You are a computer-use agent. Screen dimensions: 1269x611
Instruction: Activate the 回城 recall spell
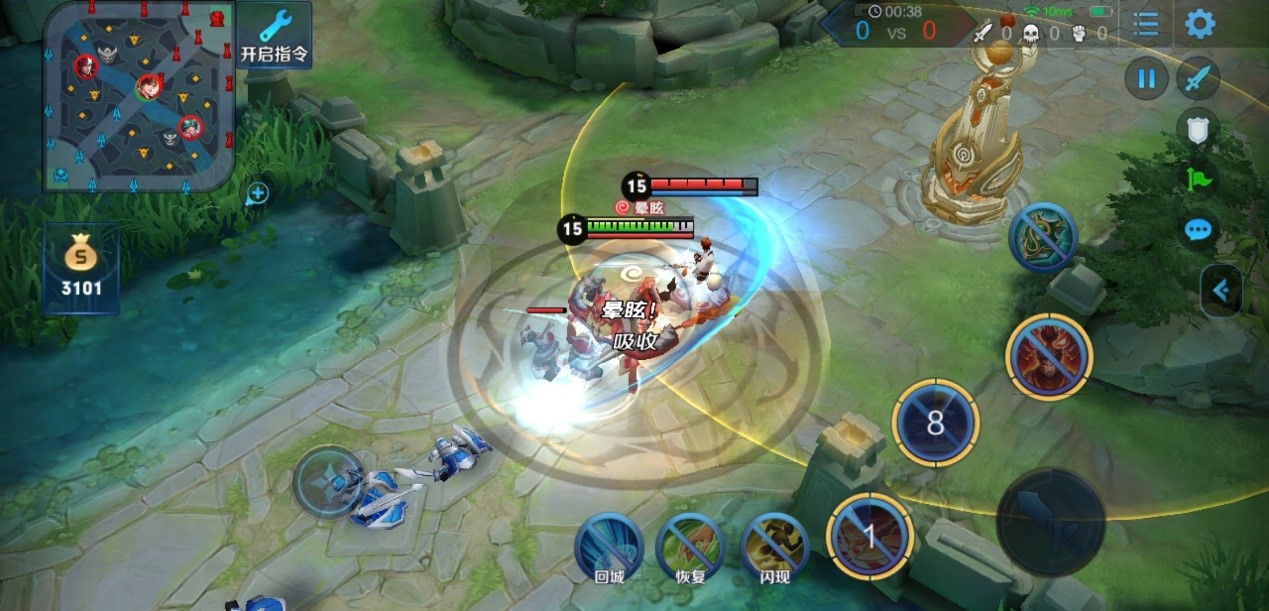pyautogui.click(x=608, y=545)
